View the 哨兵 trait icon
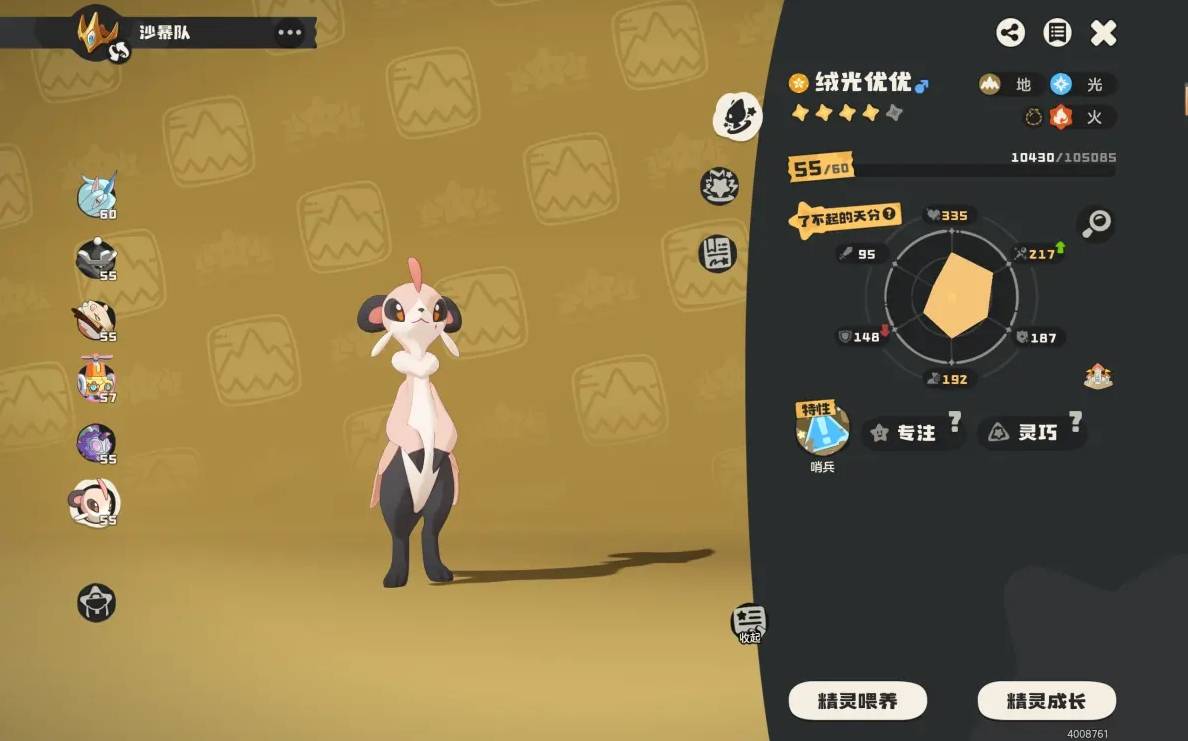 point(822,431)
